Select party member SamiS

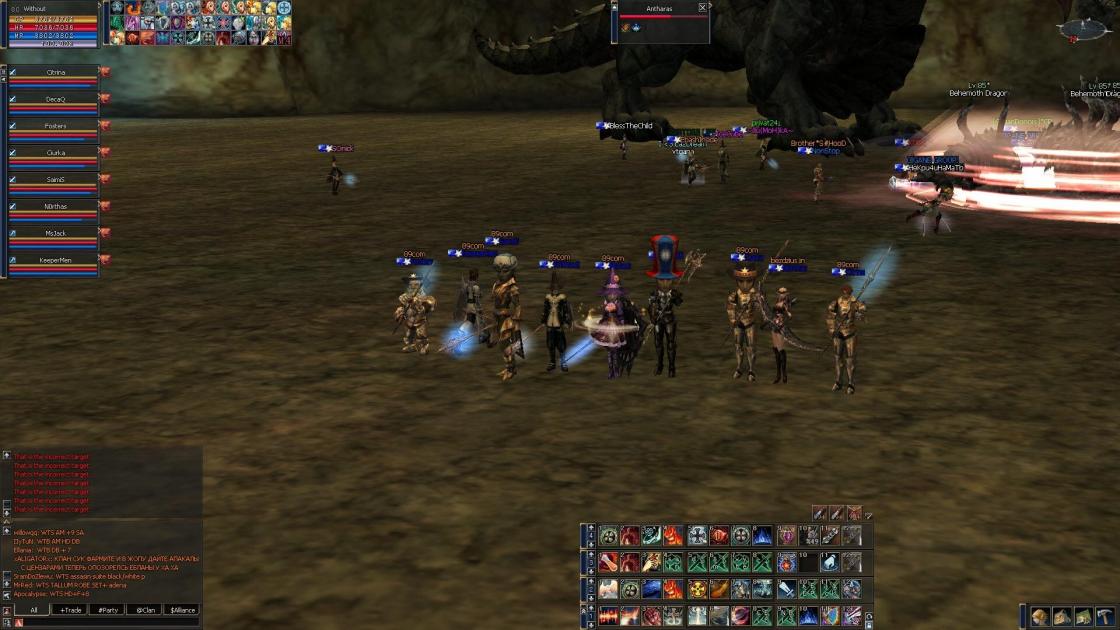coord(55,179)
